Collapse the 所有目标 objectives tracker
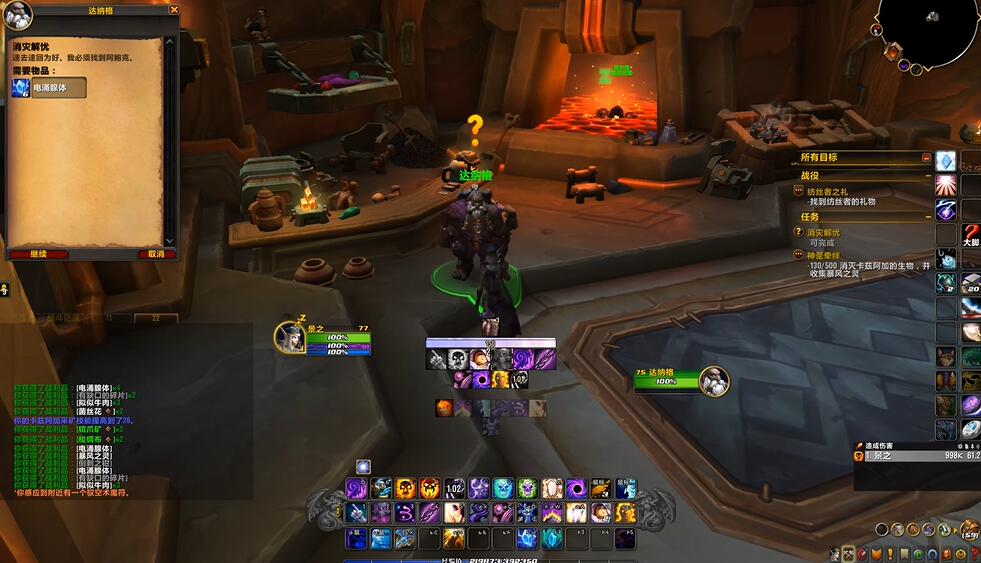981x563 pixels. click(x=926, y=158)
